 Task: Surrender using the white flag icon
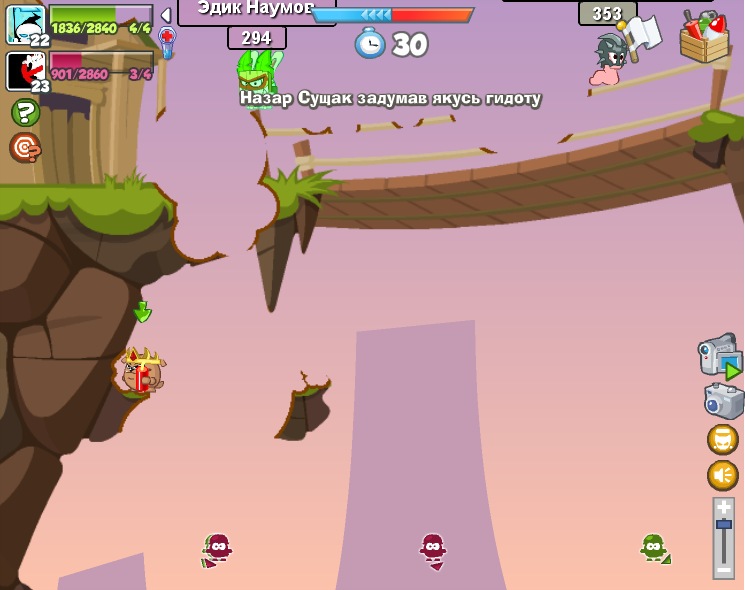[640, 34]
